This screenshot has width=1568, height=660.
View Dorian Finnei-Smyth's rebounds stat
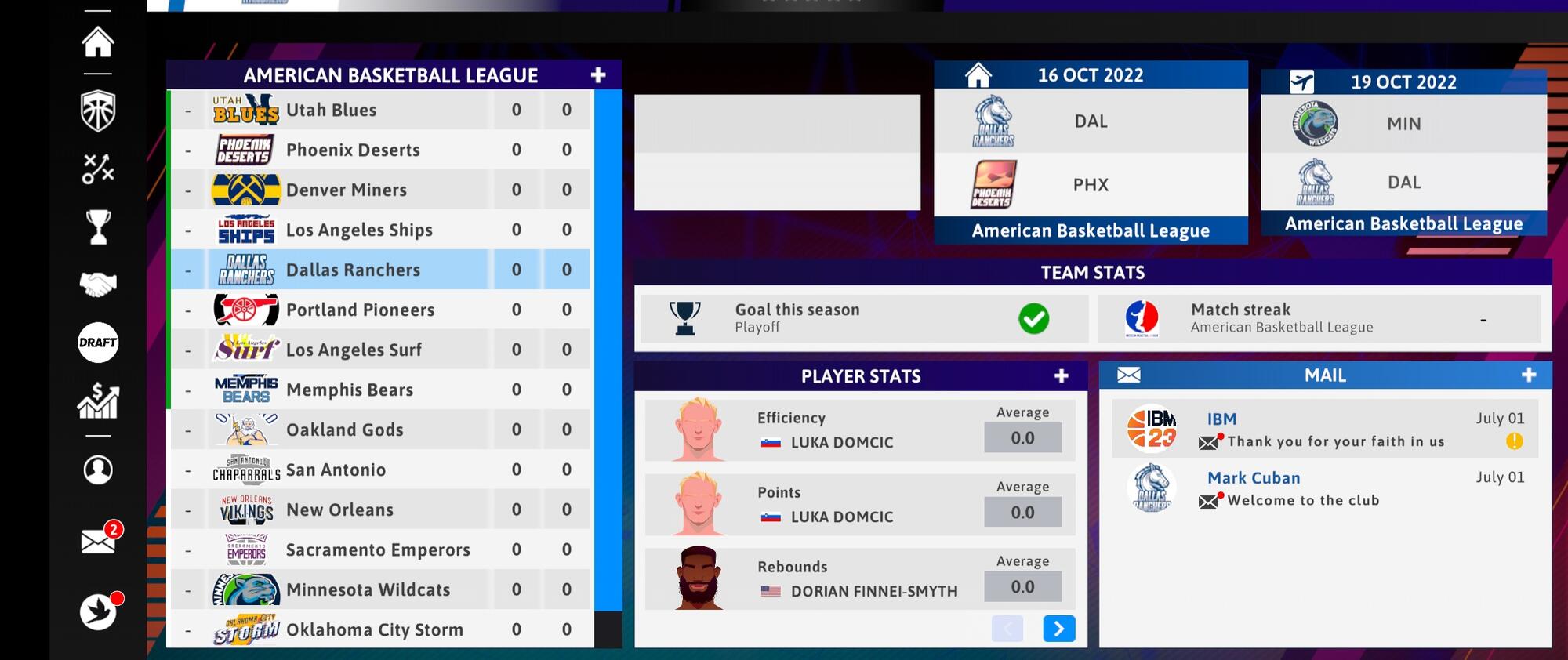(x=859, y=579)
